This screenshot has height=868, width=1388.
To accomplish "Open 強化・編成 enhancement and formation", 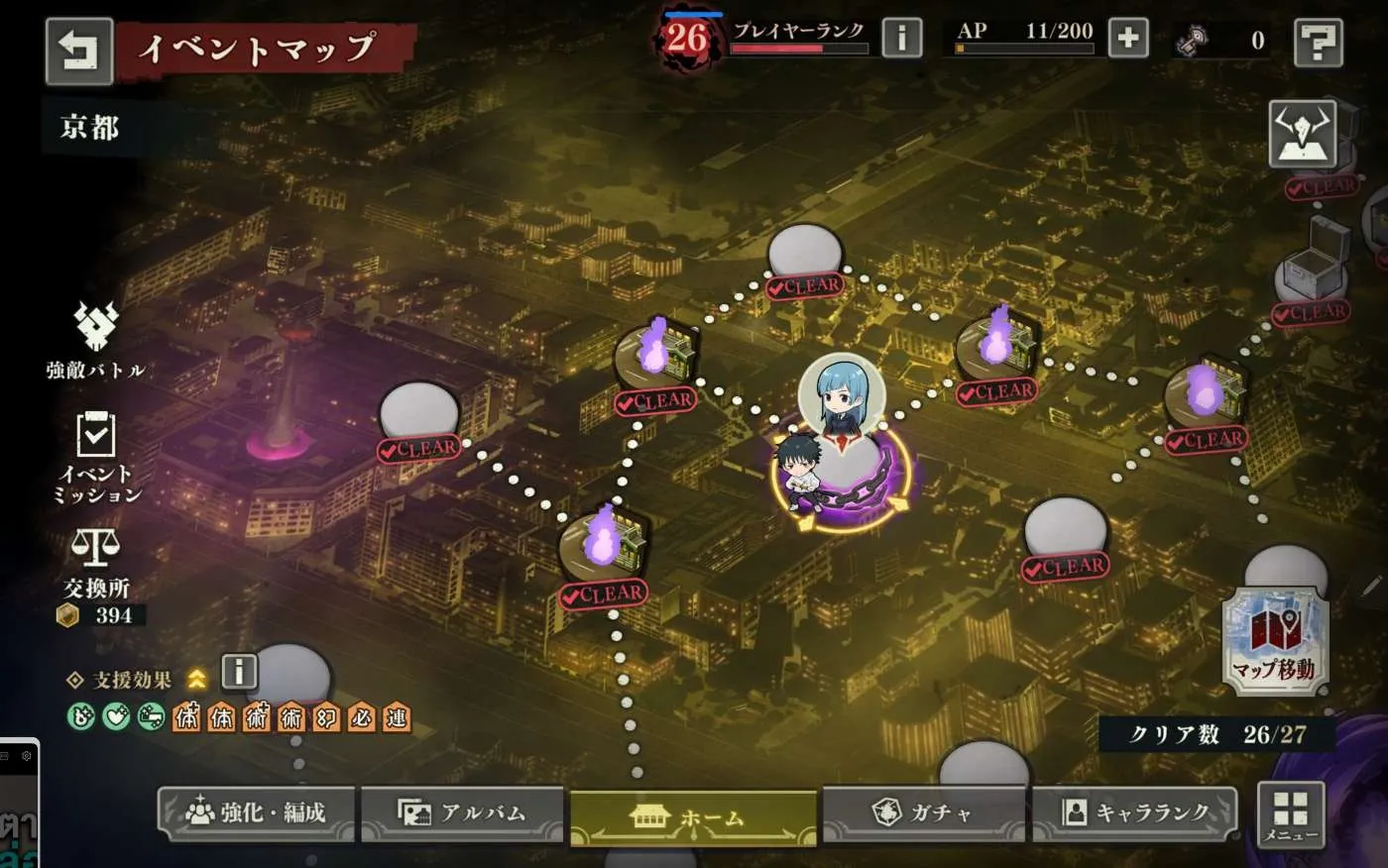I will pos(257,814).
